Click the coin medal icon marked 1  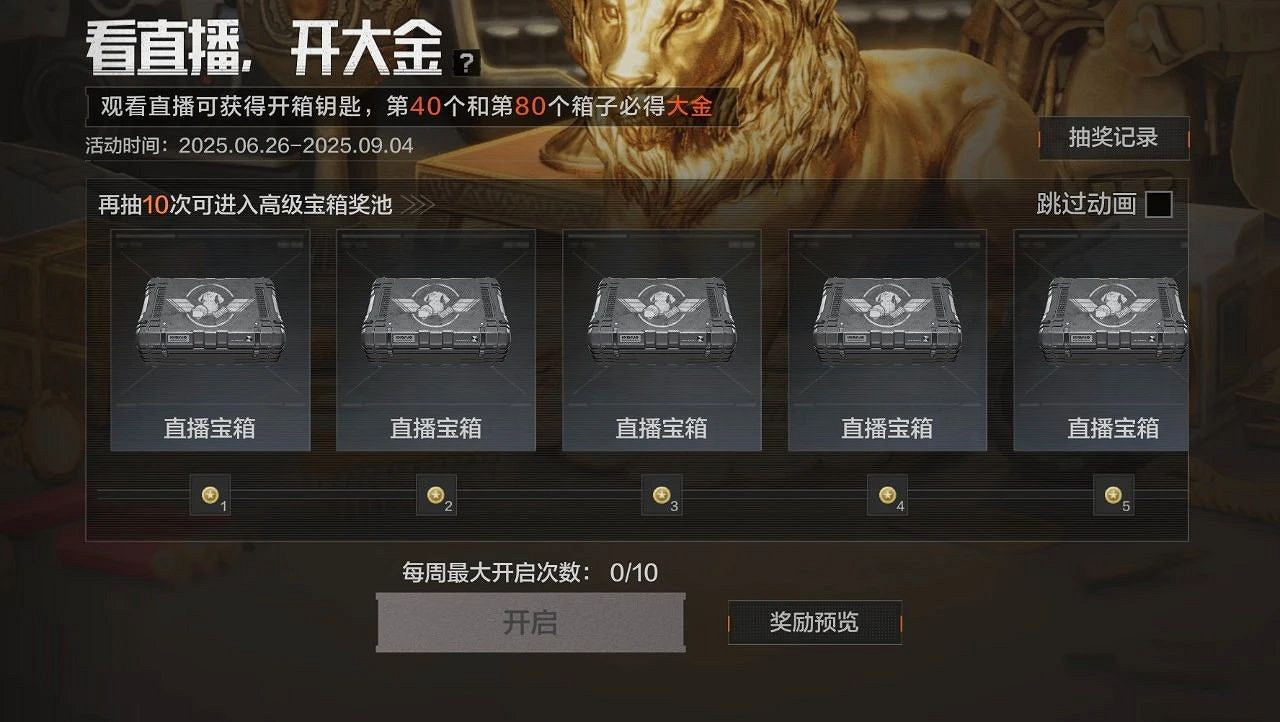tap(212, 494)
